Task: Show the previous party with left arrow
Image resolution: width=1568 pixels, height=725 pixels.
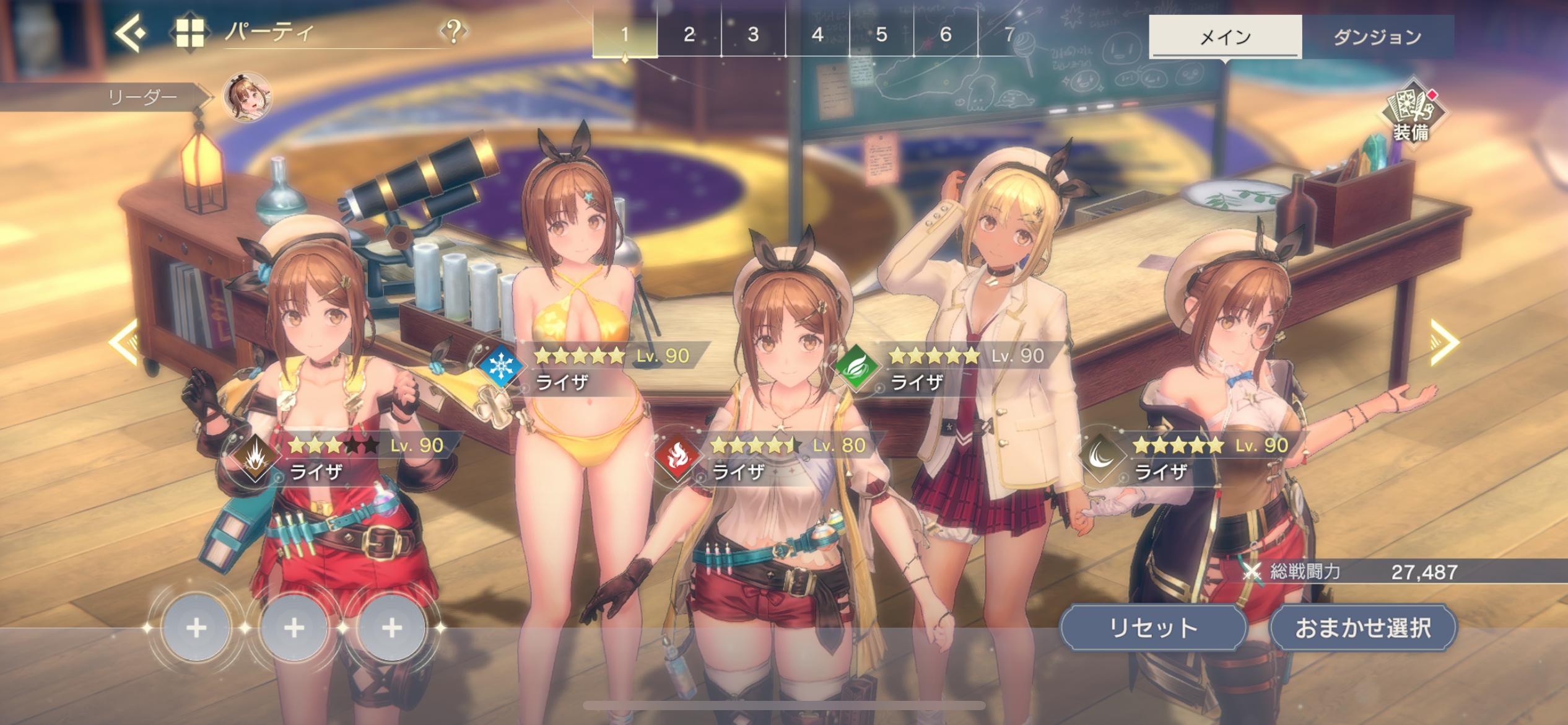Action: [124, 342]
